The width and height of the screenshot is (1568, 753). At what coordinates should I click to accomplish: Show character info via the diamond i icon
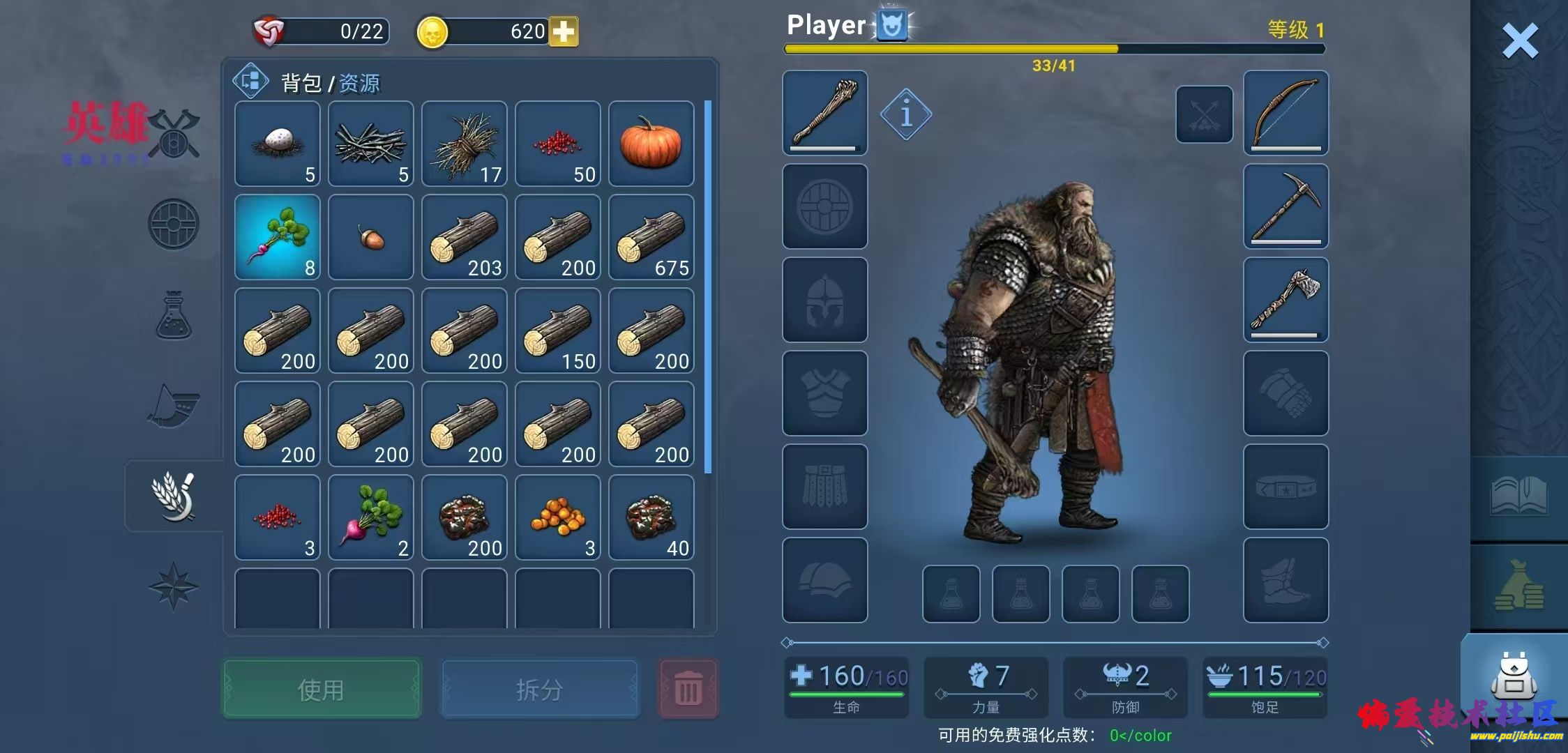(905, 114)
